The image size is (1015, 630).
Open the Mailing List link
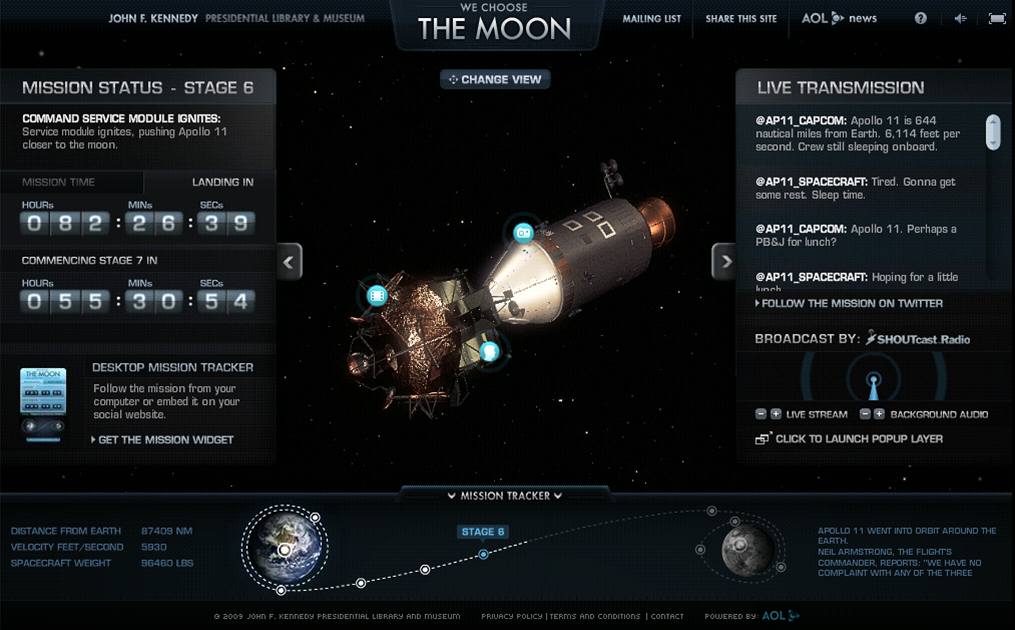651,19
